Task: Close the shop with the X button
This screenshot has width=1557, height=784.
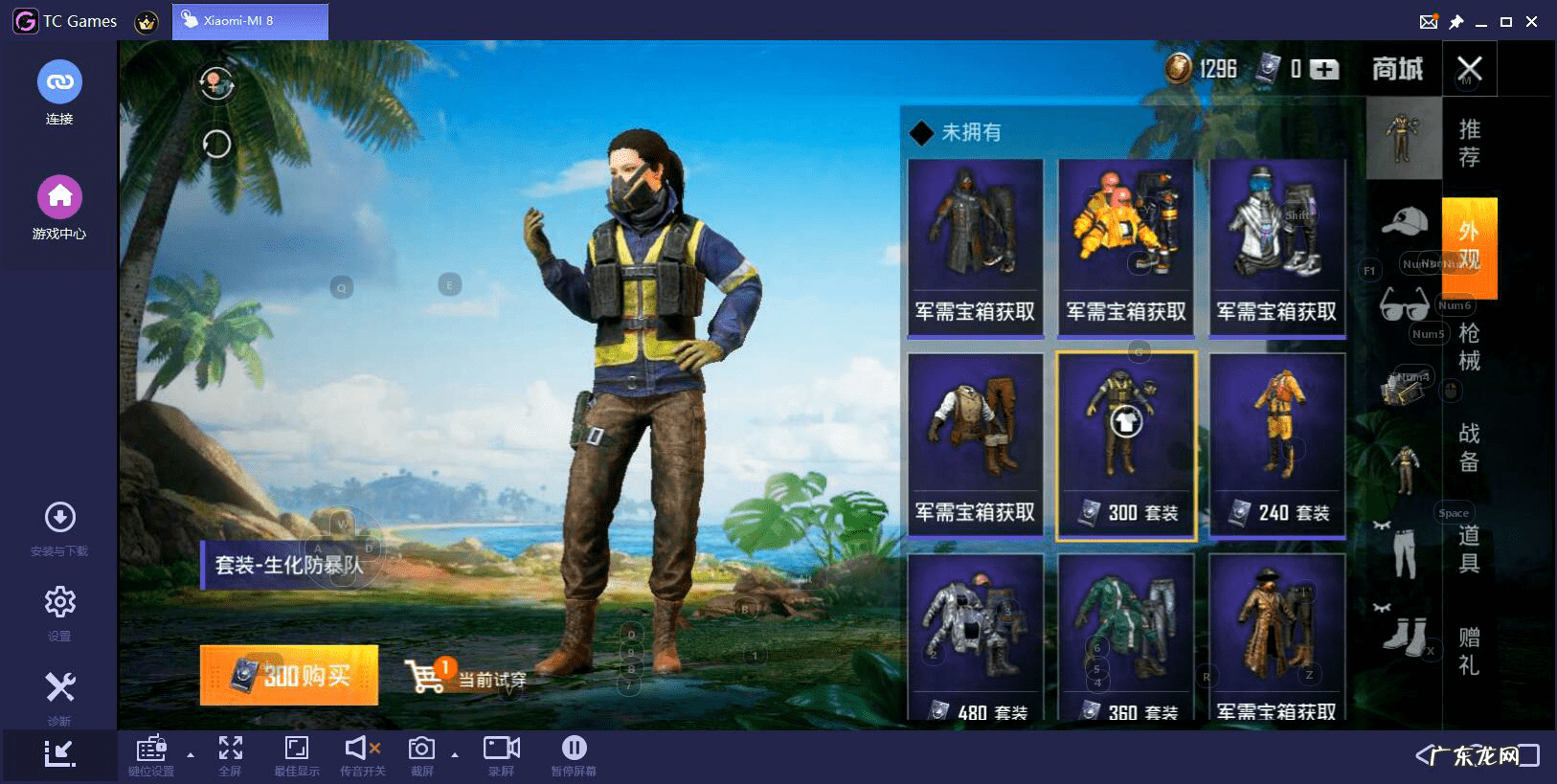Action: pos(1469,69)
